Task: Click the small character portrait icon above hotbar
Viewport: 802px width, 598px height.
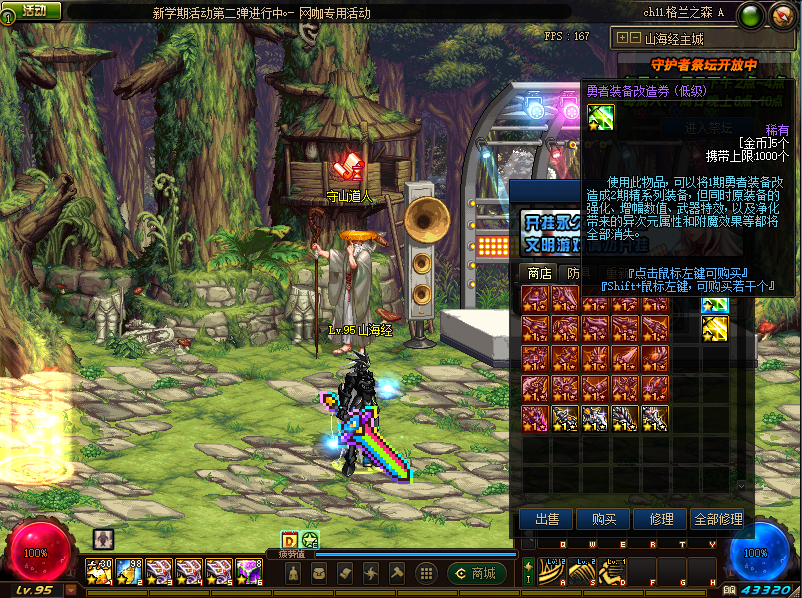Action: [x=103, y=538]
